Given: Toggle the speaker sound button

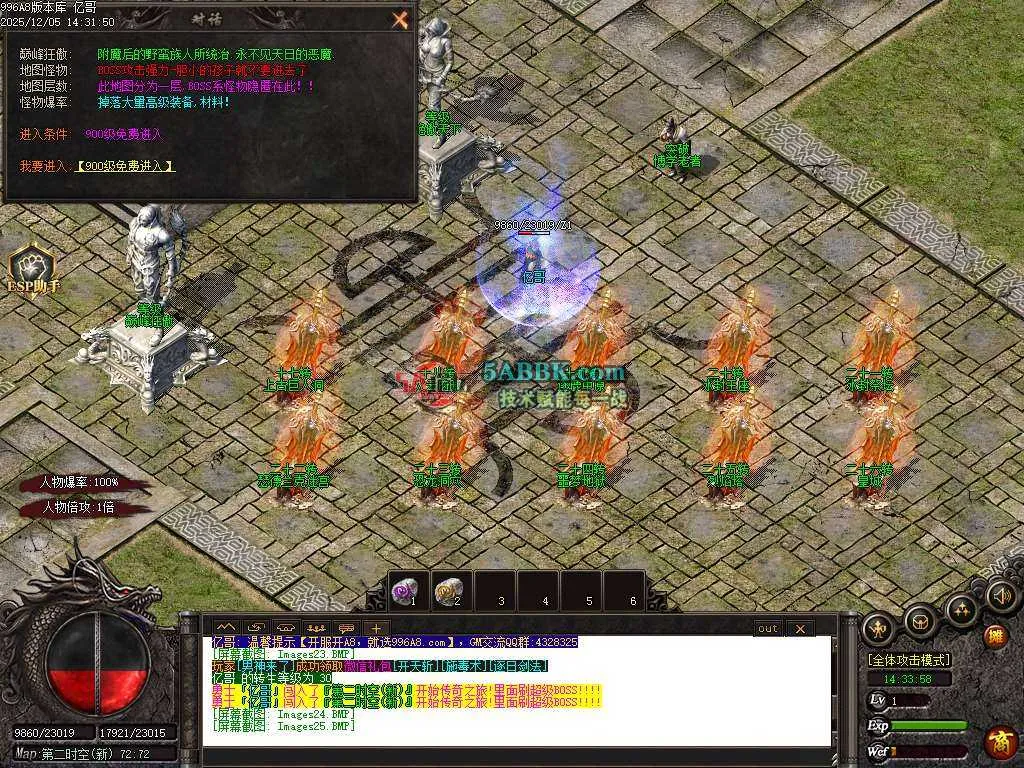Looking at the screenshot, I should click(1001, 596).
